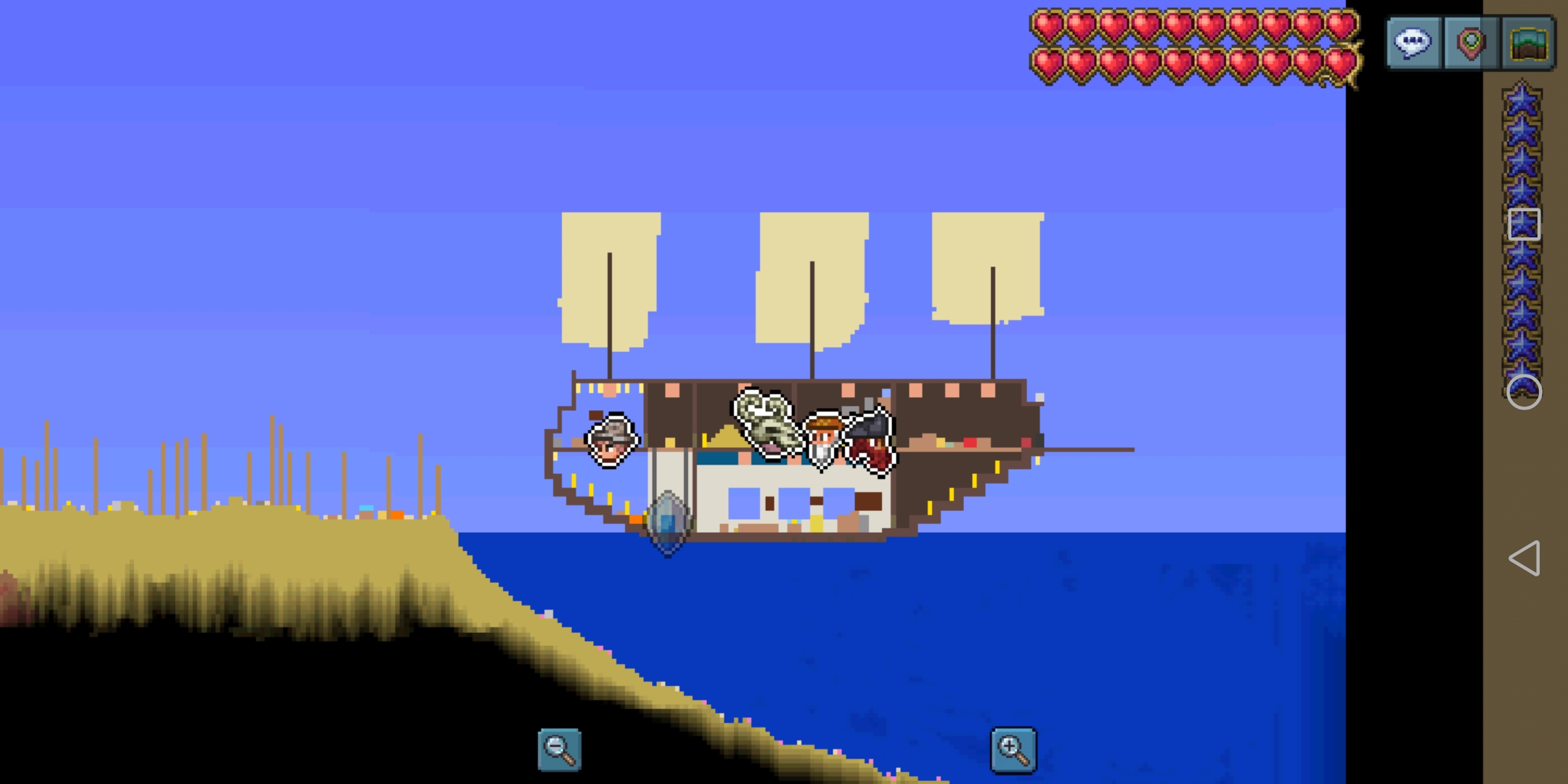Tap the map pin marker button

[1471, 44]
